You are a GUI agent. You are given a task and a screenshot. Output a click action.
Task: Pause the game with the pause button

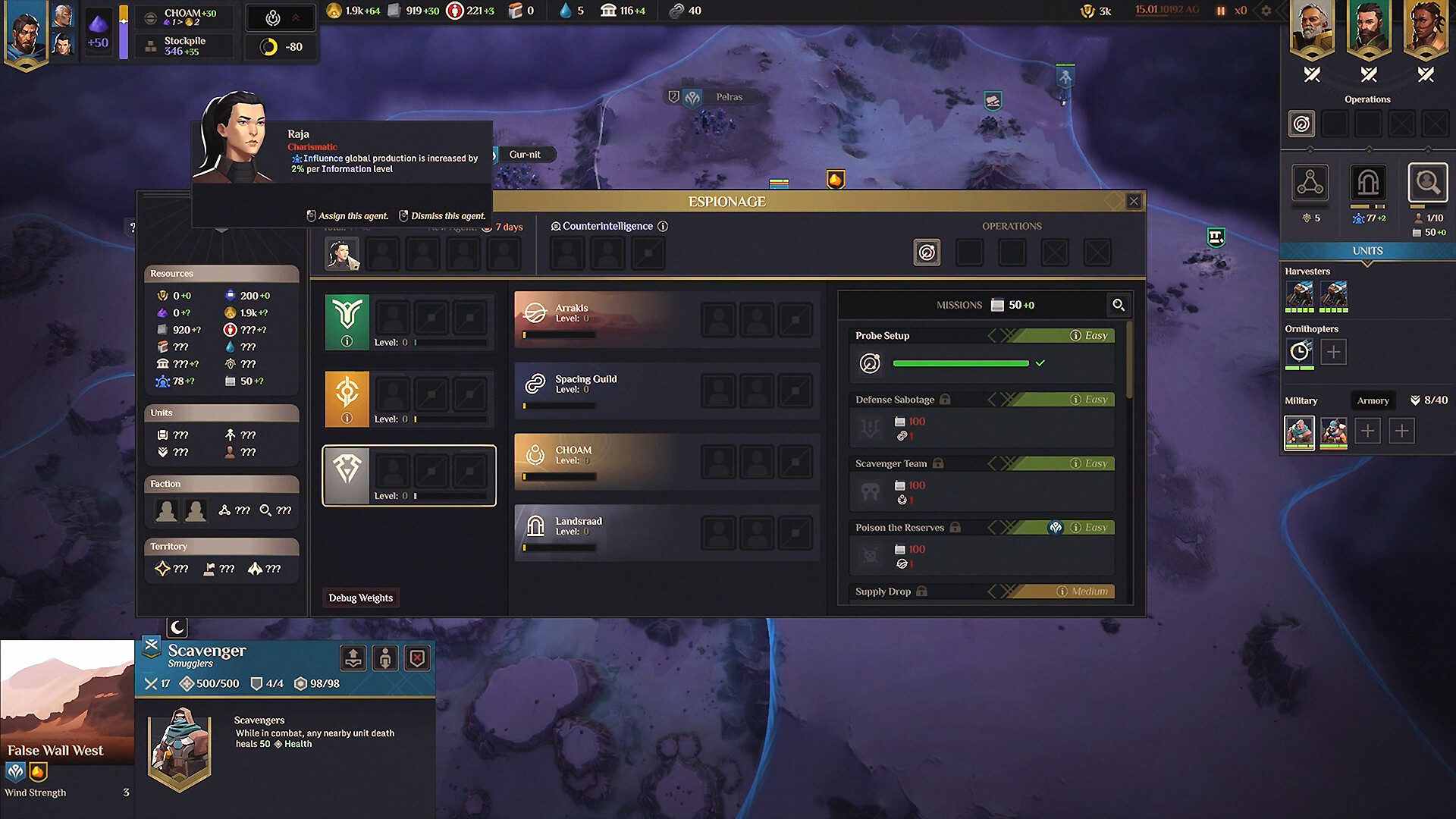tap(1221, 11)
